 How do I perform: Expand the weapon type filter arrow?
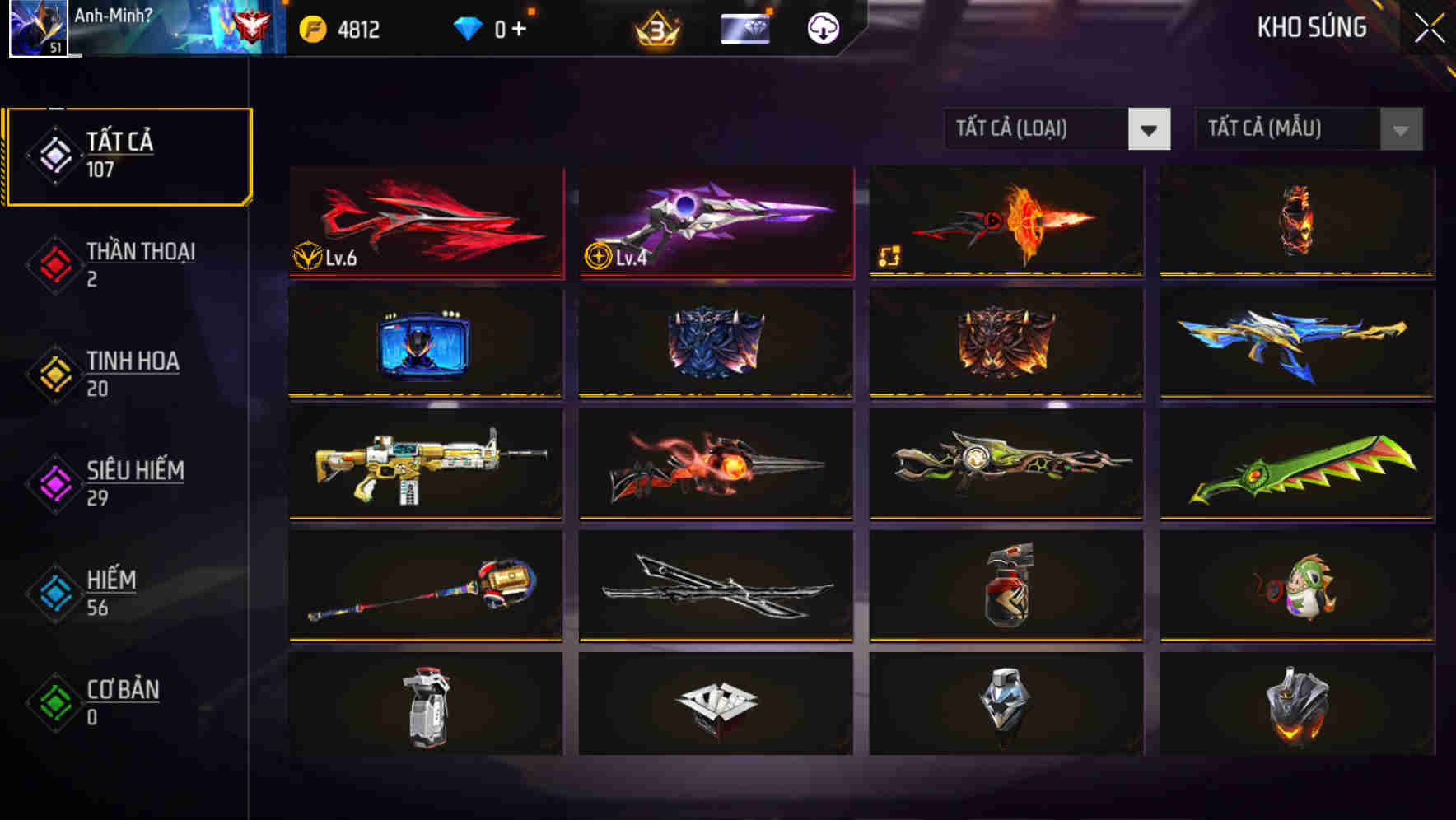click(1150, 129)
